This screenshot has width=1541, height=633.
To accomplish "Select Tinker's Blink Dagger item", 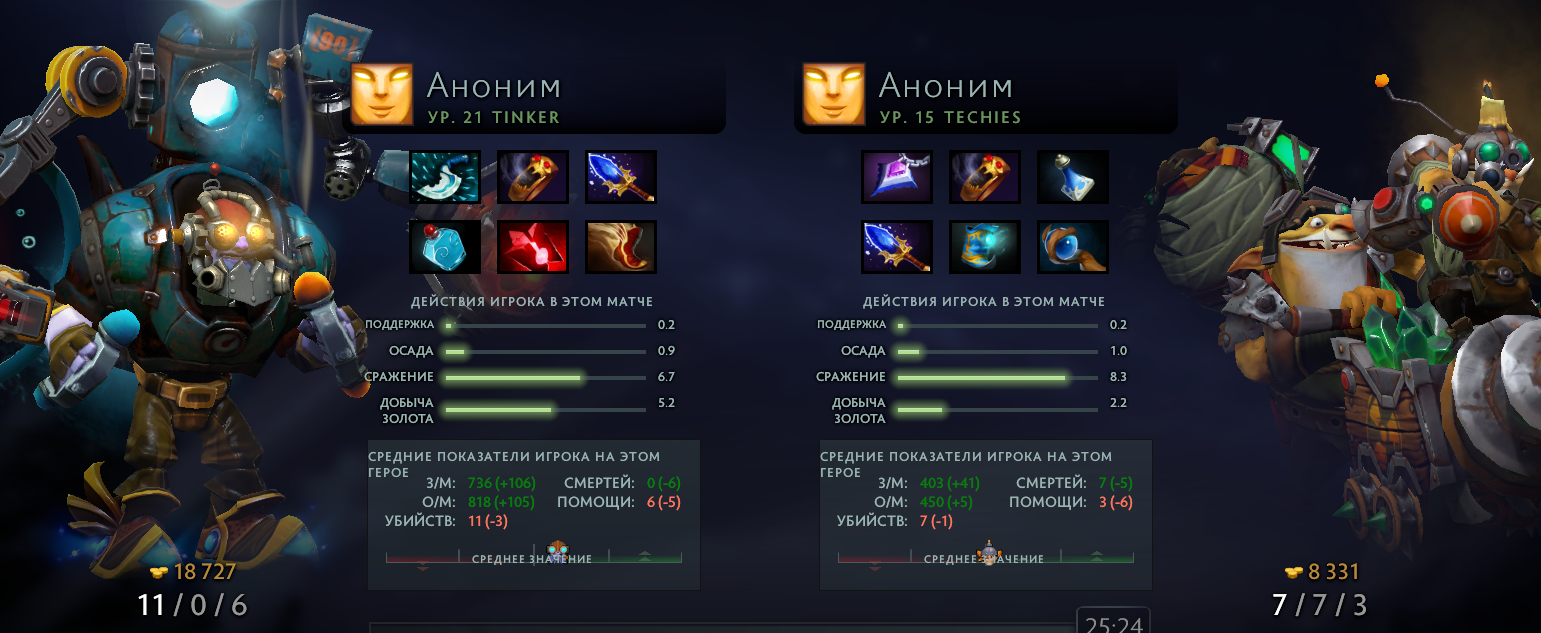I will point(445,177).
